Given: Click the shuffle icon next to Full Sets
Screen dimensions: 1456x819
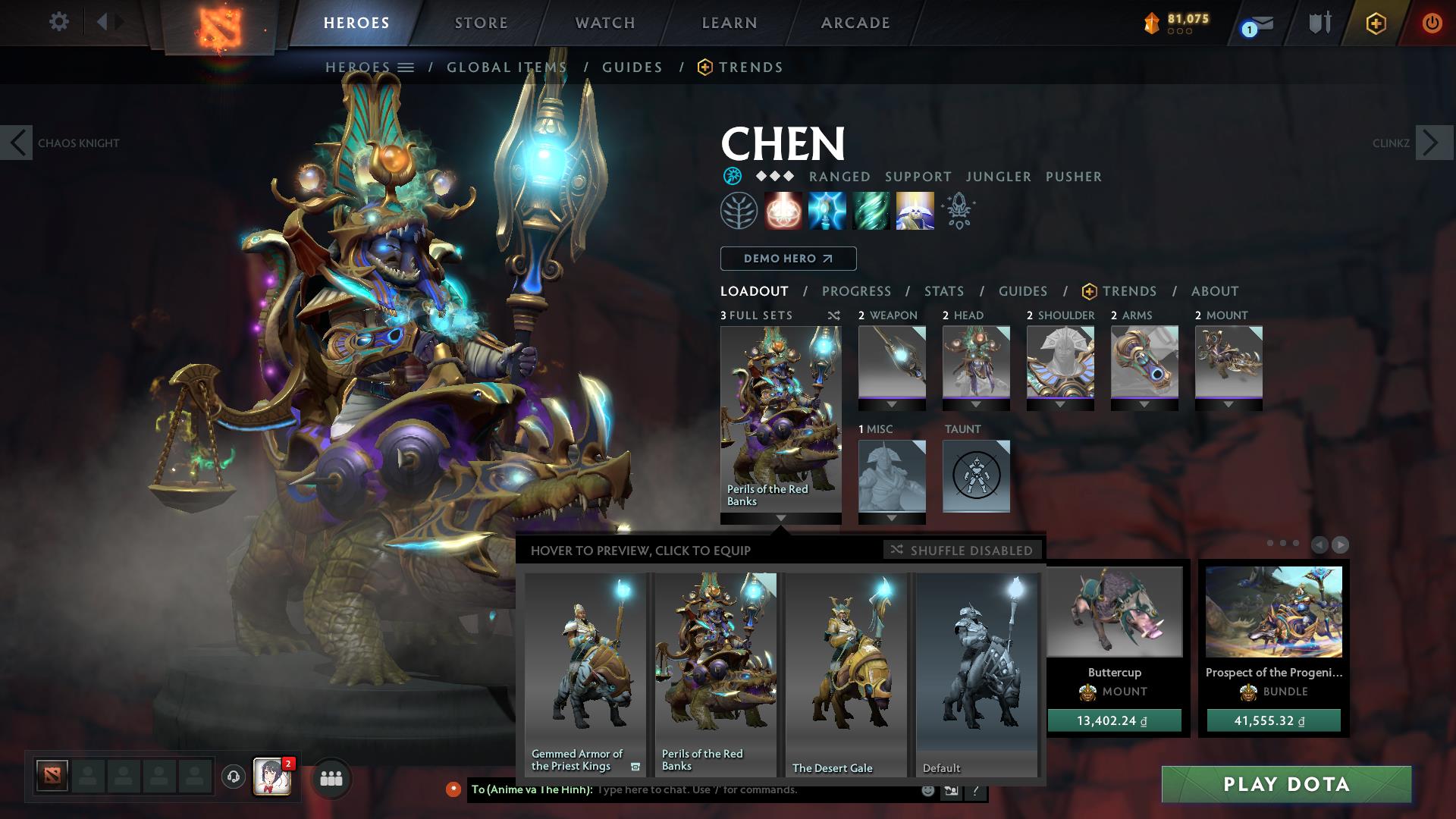Looking at the screenshot, I should (x=833, y=315).
